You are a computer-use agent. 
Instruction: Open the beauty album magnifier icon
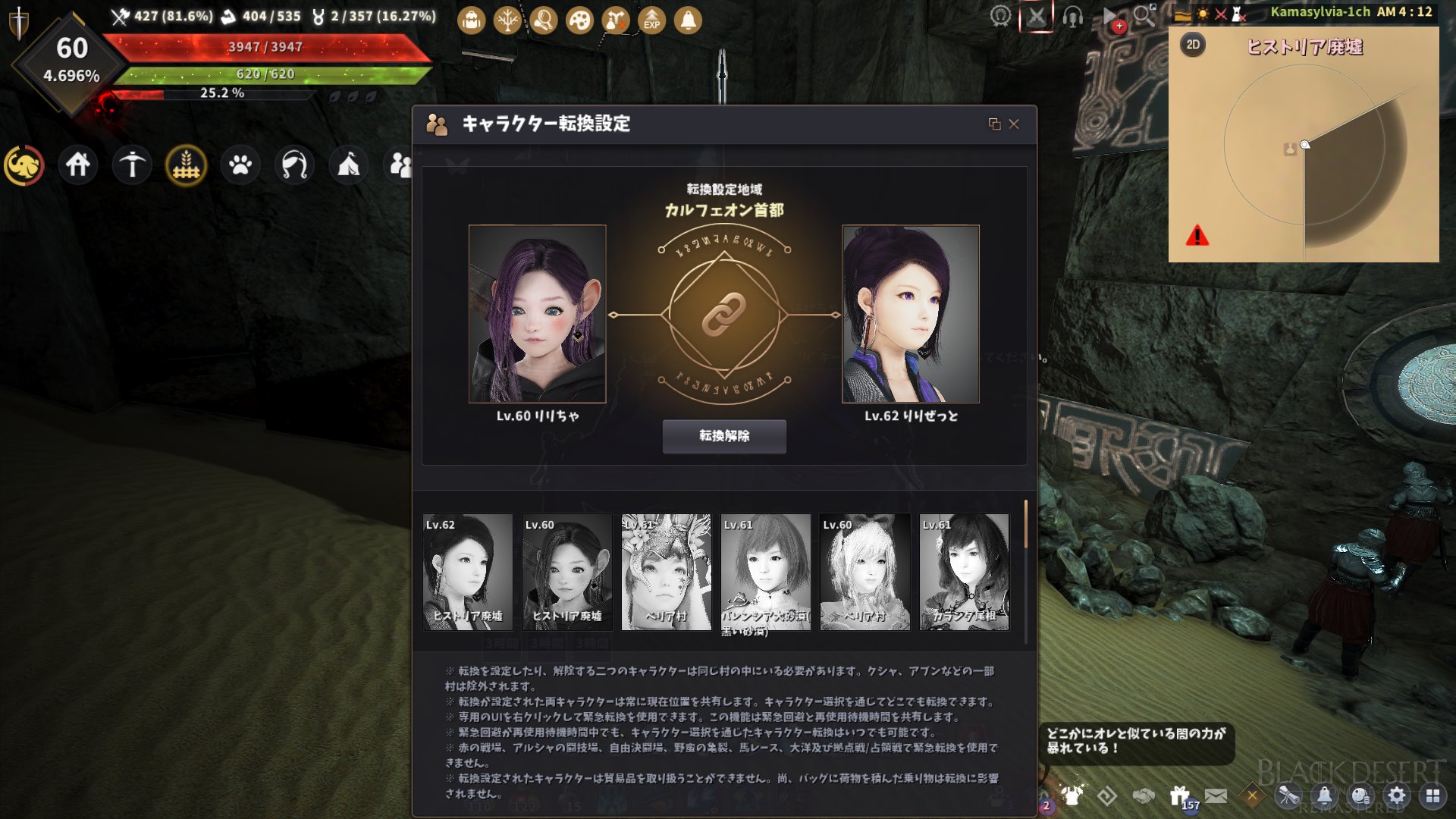[x=543, y=20]
